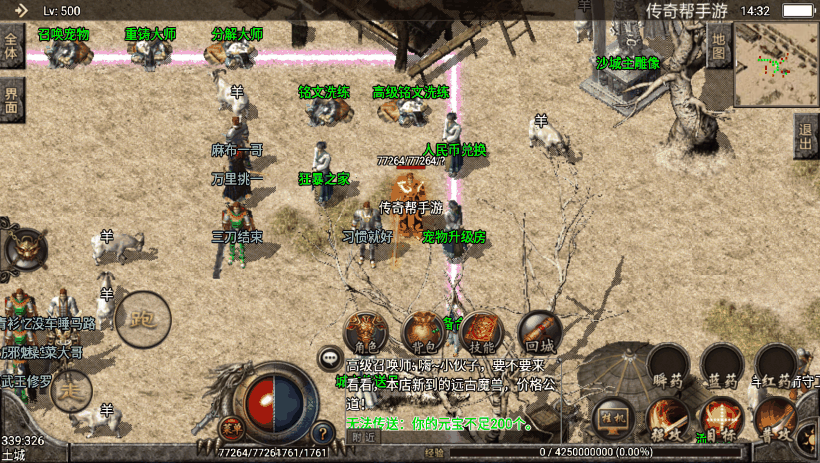This screenshot has width=820, height=463.
Task: Use the 红药 health potion slot
Action: [x=775, y=364]
